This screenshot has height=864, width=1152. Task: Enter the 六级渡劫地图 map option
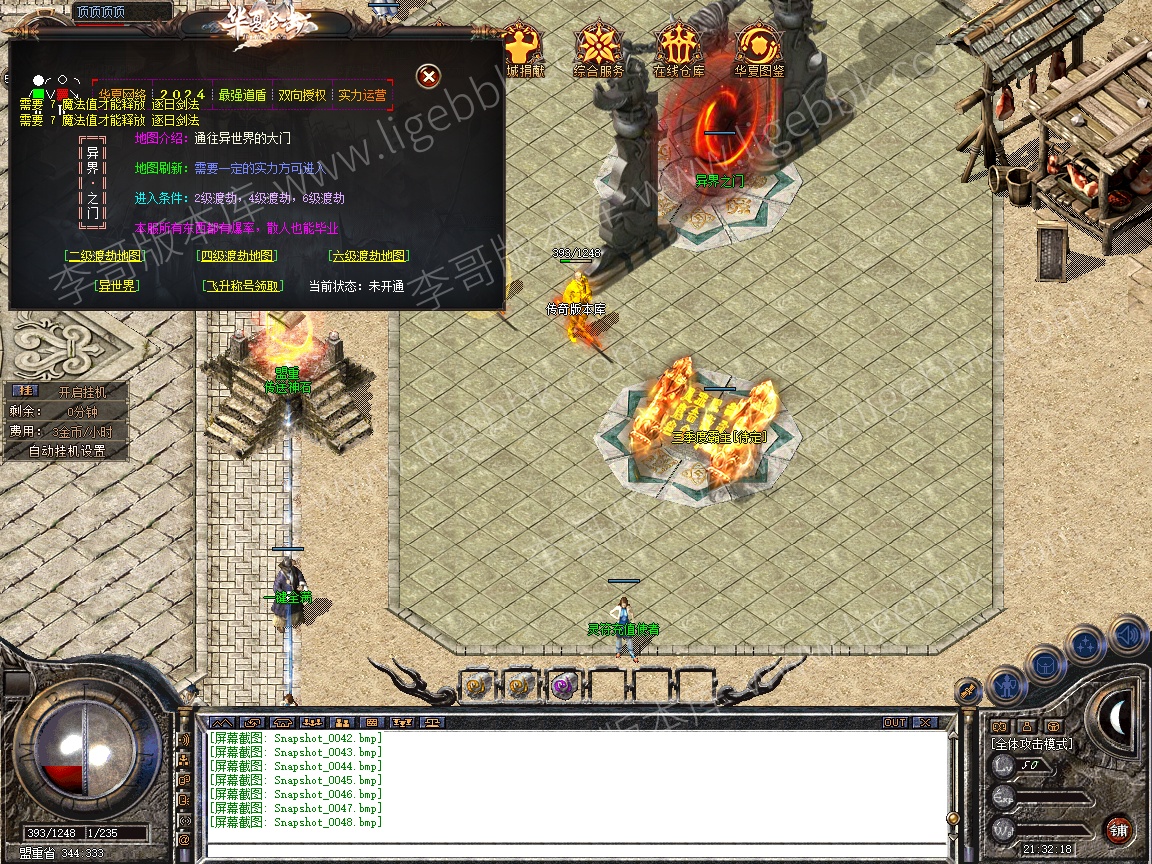369,256
